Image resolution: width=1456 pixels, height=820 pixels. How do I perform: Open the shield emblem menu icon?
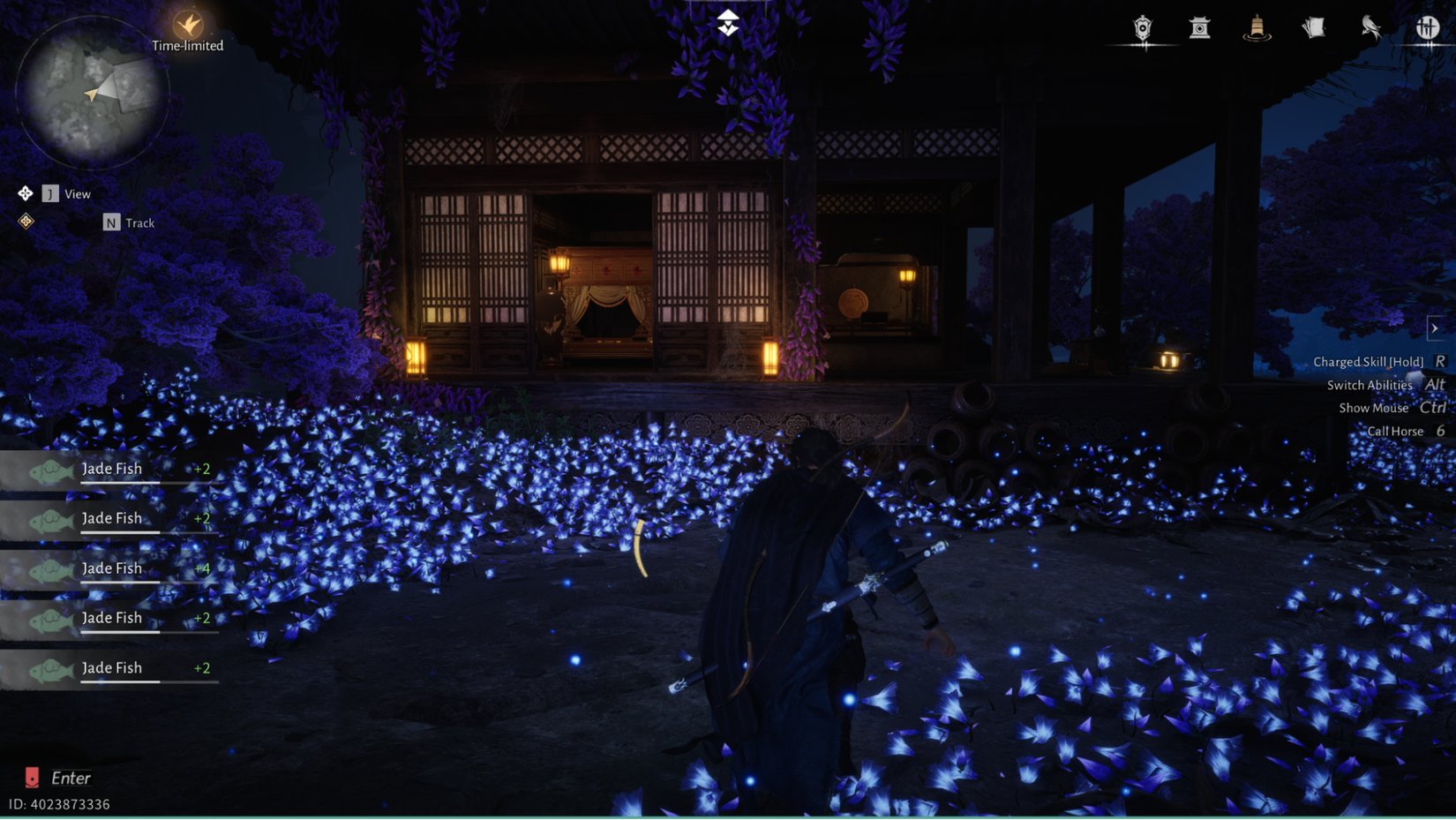coord(1141,28)
